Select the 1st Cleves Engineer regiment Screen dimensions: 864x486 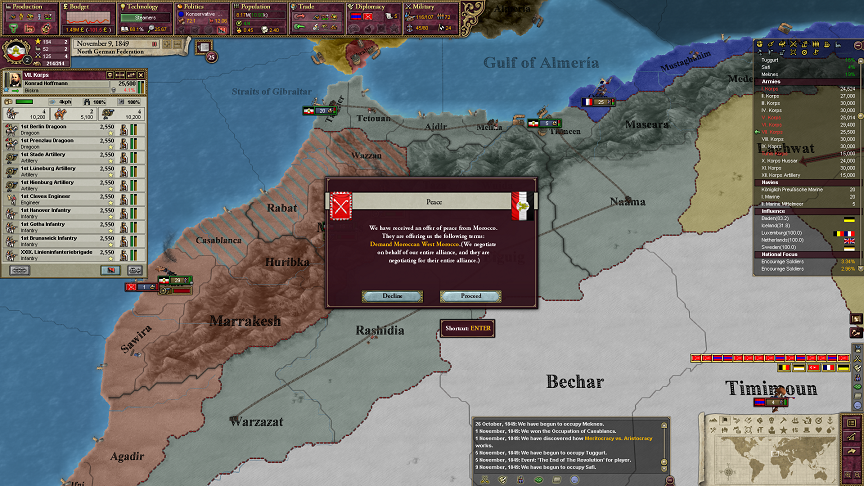pyautogui.click(x=60, y=197)
